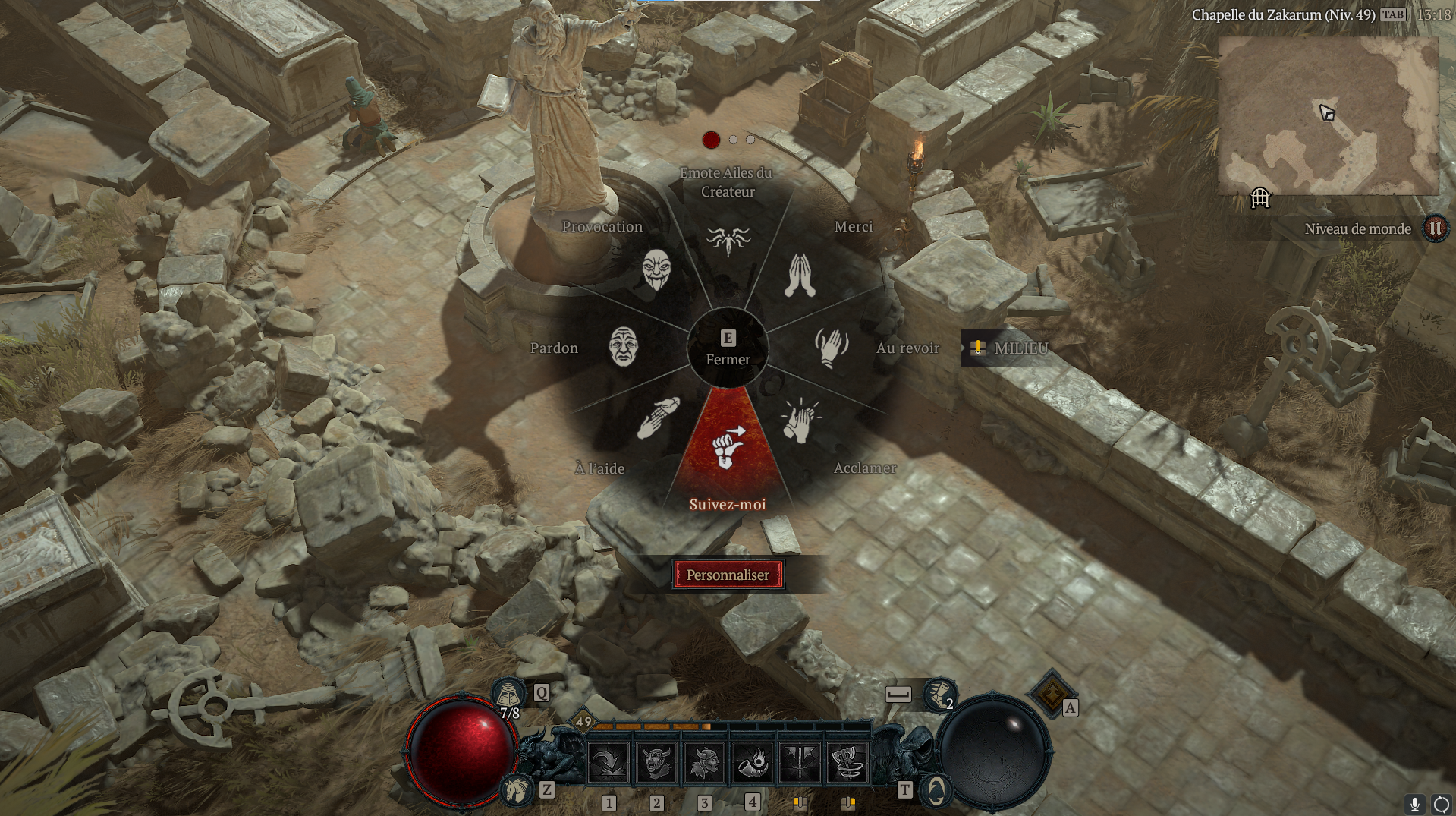
Task: Activate the leap skill icon
Action: click(609, 762)
